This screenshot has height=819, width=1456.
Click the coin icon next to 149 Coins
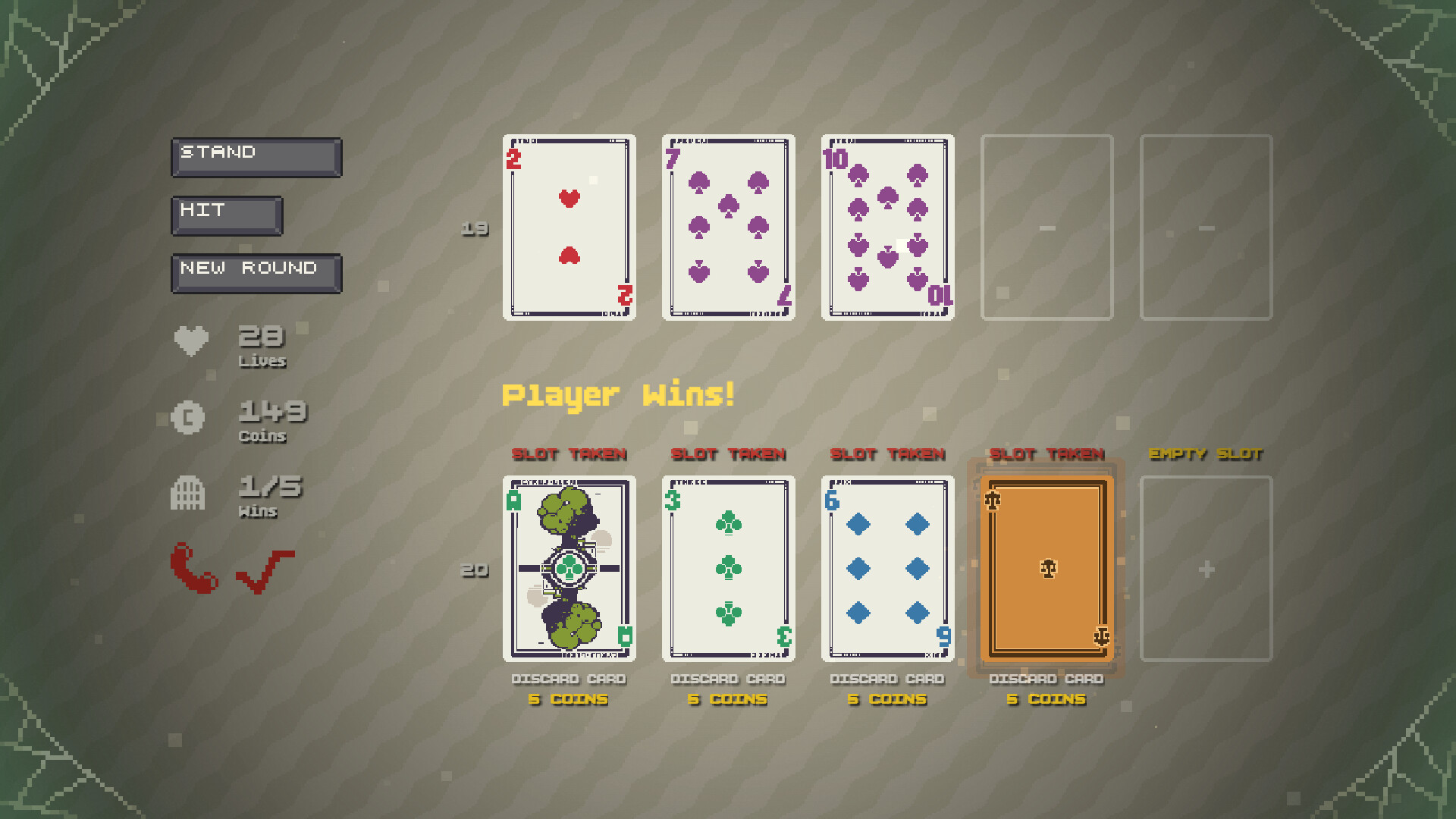(188, 418)
